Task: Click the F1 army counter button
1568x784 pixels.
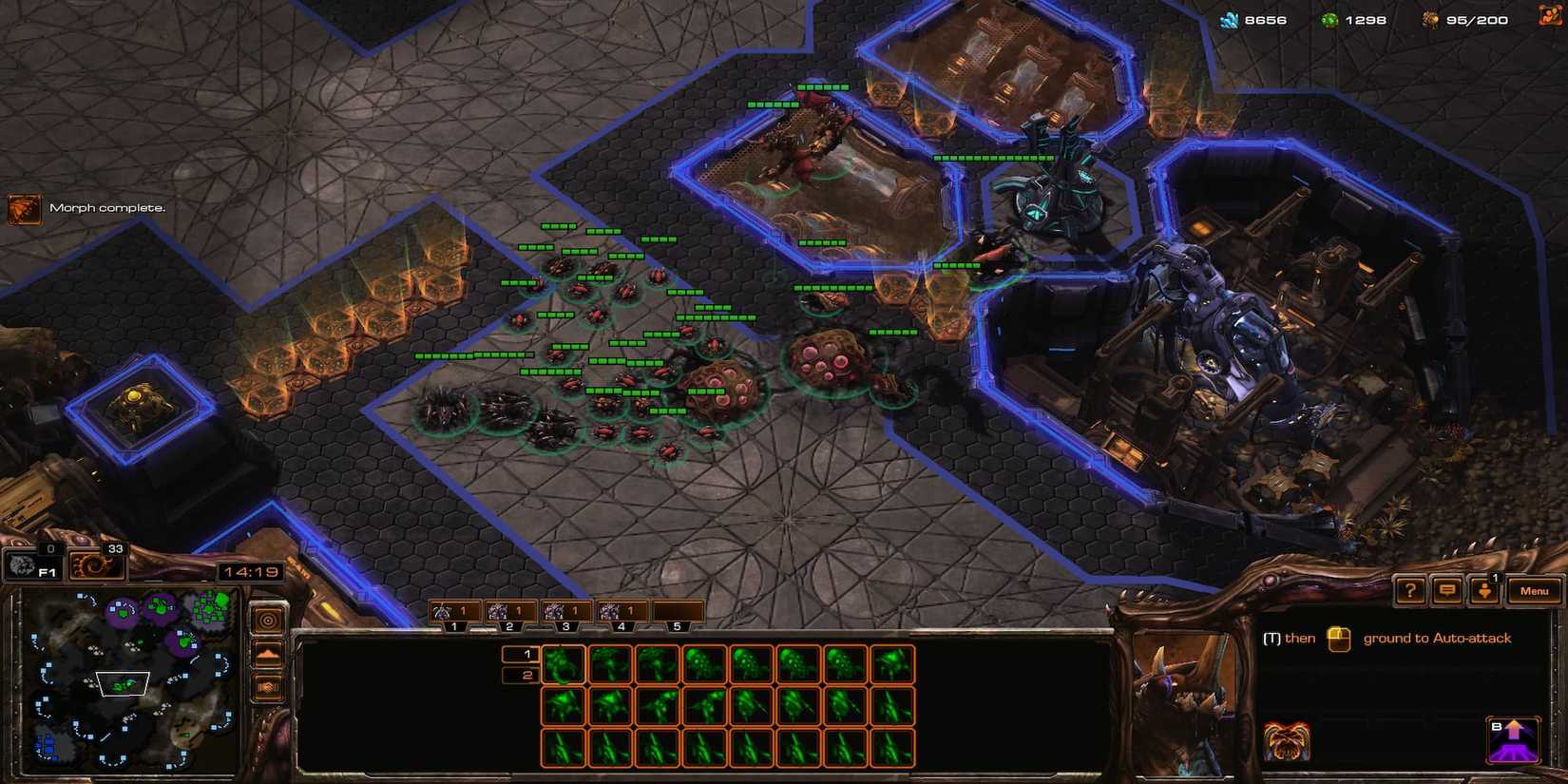Action: [x=33, y=565]
